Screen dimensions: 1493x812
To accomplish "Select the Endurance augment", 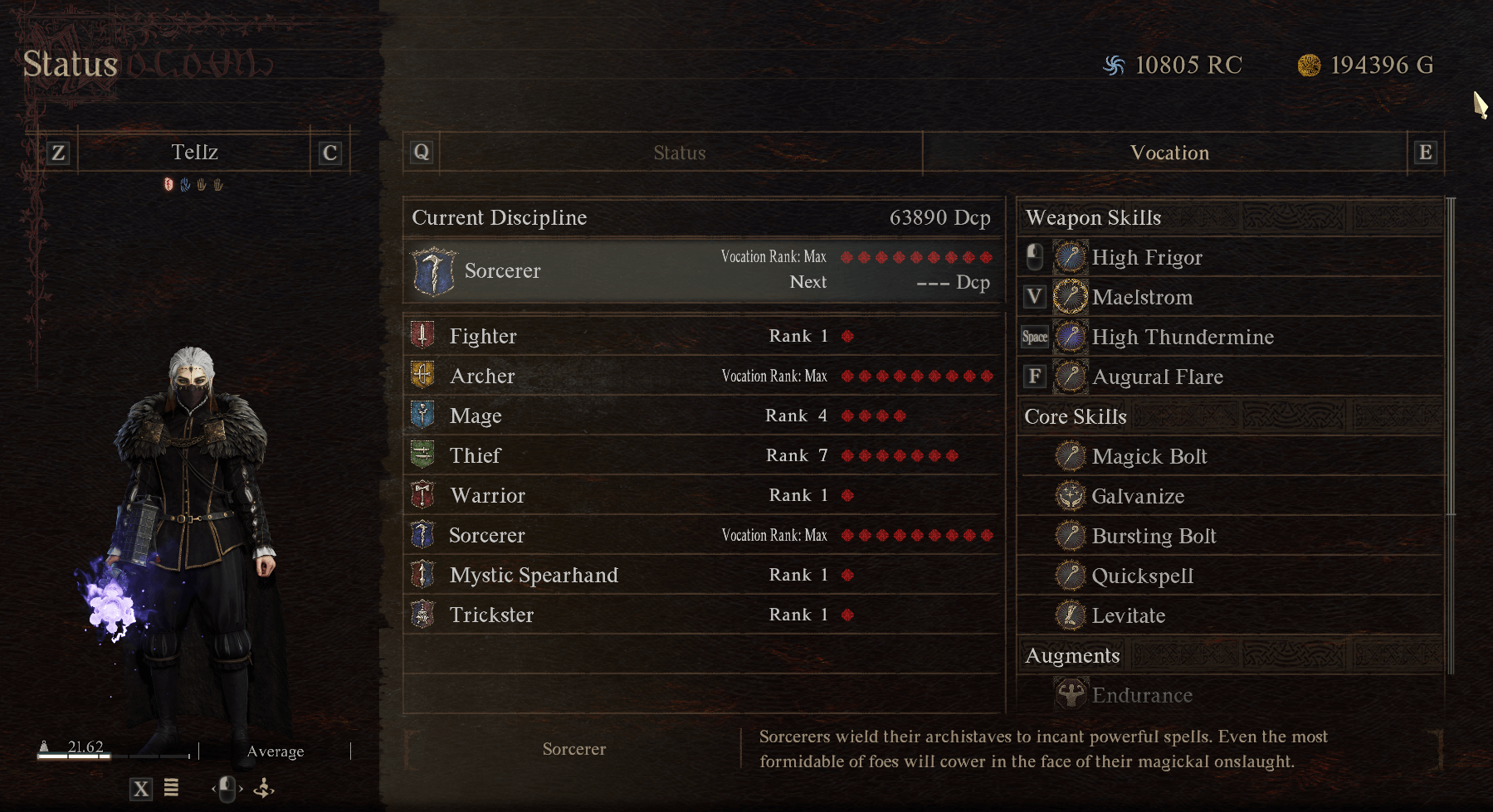I will click(1141, 695).
